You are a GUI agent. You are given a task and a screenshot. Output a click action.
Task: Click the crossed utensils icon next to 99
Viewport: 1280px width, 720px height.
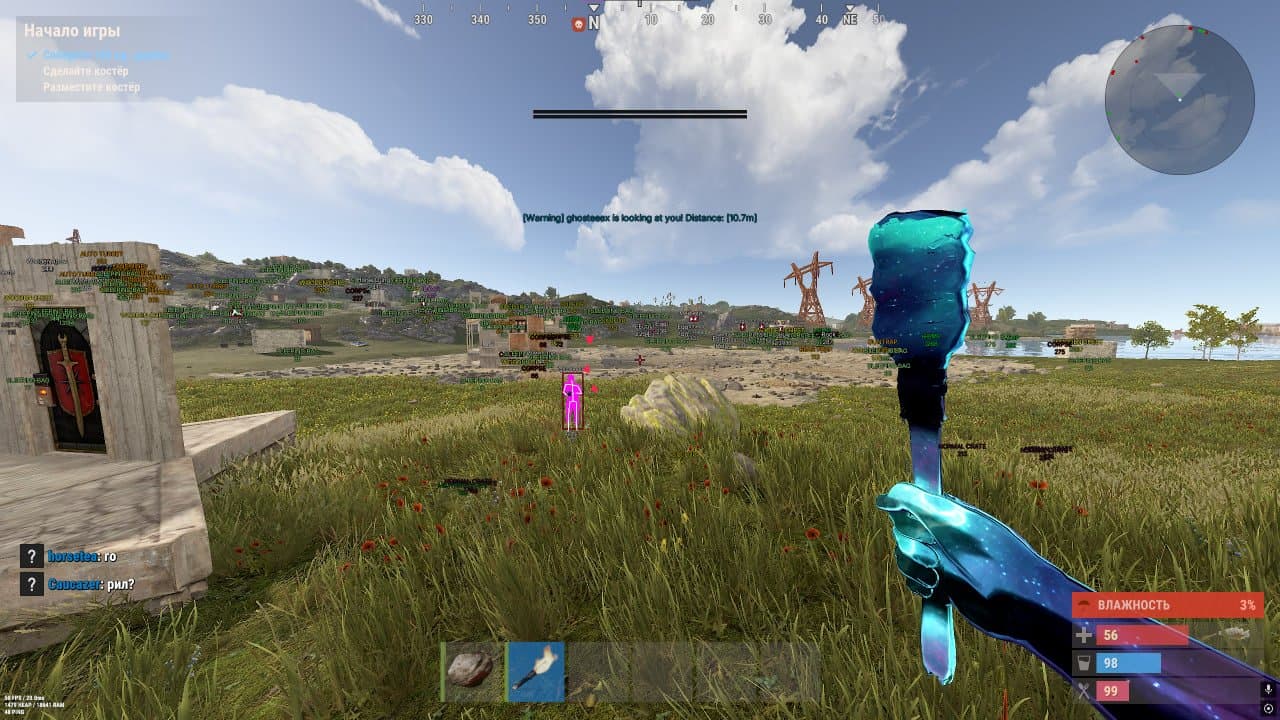coord(1082,688)
